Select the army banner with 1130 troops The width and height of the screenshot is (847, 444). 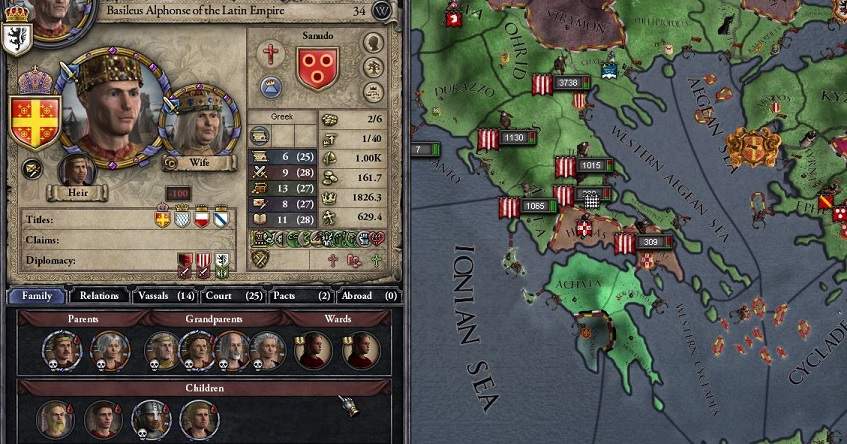pyautogui.click(x=490, y=139)
